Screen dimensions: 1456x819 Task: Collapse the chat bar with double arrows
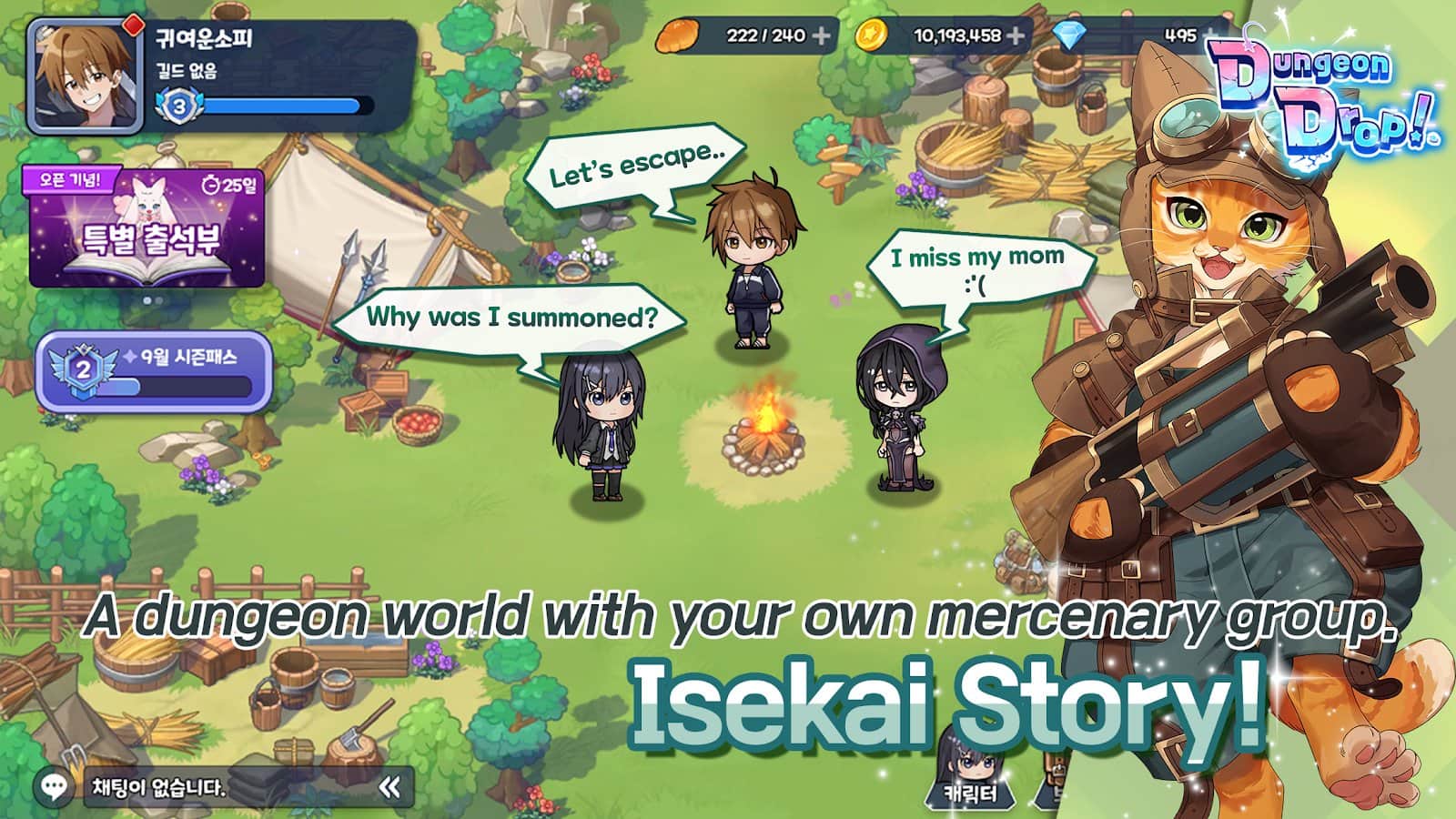point(389,787)
